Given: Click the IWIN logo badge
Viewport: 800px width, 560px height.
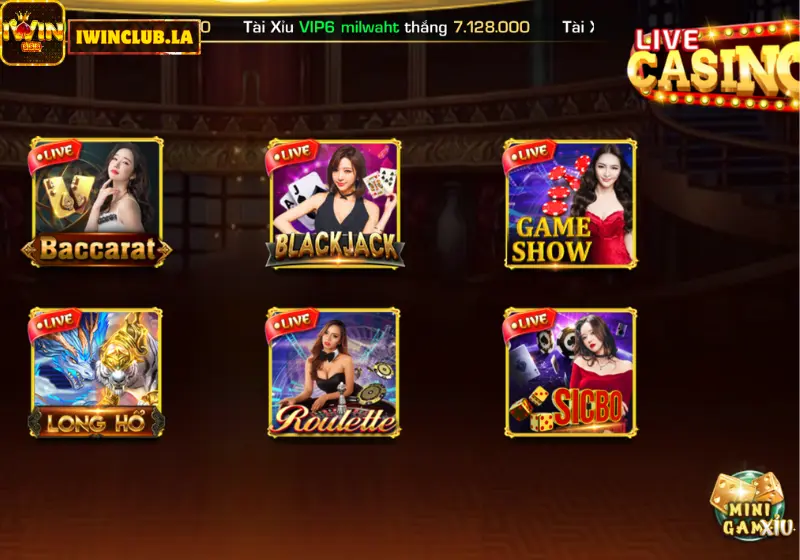Looking at the screenshot, I should (x=32, y=33).
